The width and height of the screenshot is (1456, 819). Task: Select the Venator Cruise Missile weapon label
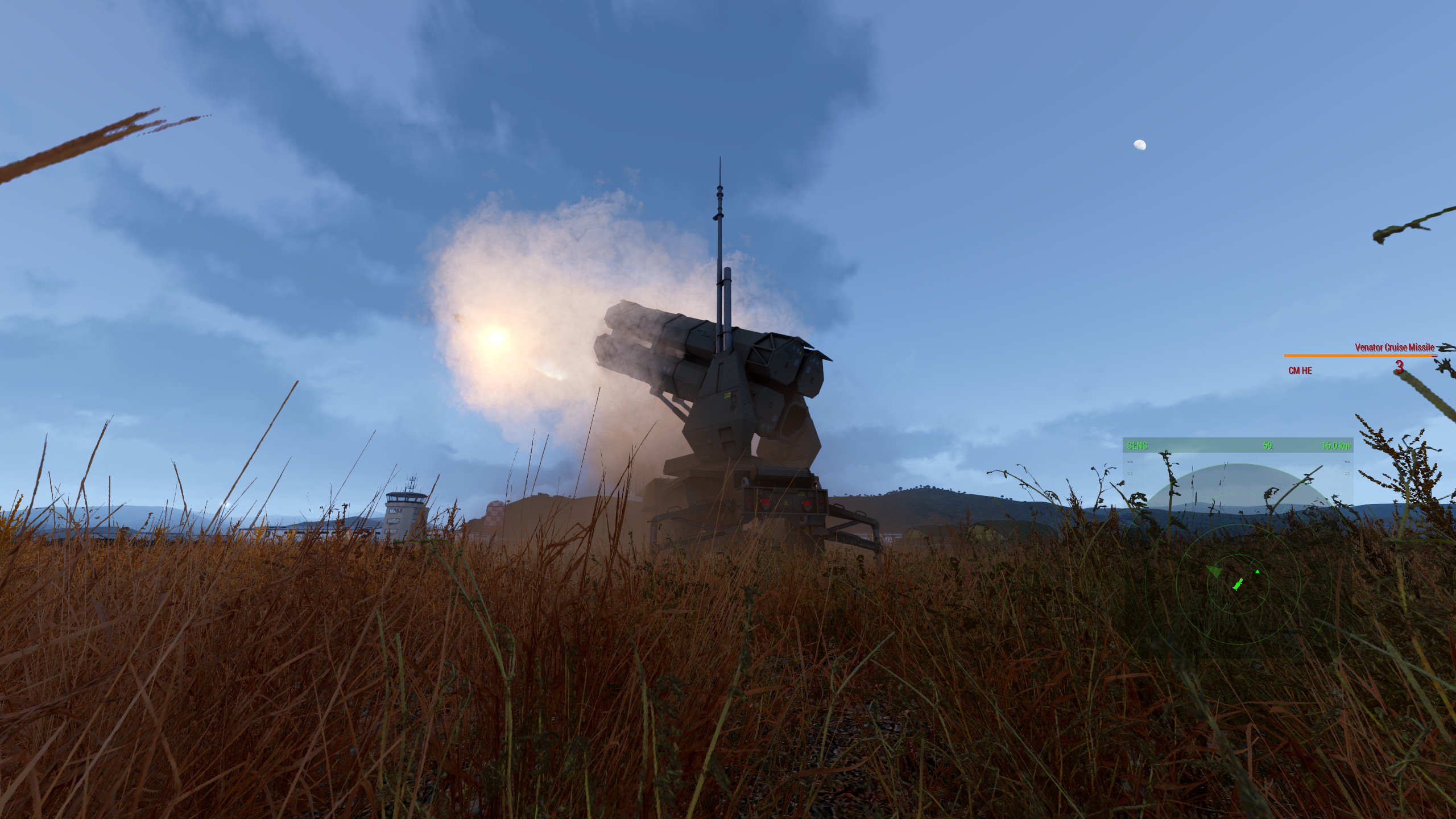click(1394, 347)
